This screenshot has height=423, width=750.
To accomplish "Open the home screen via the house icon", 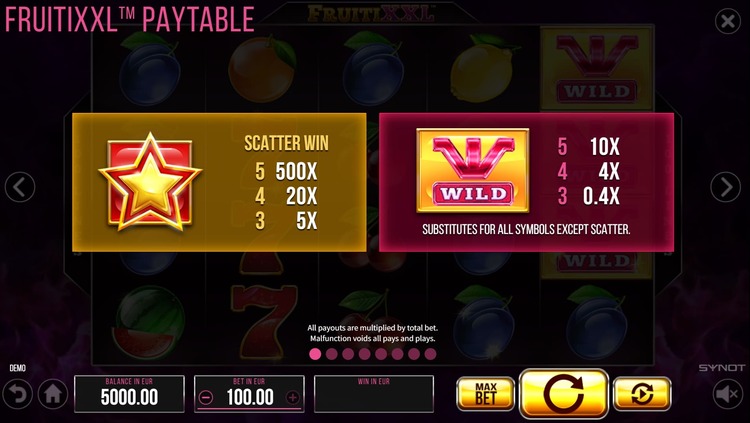I will 53,395.
